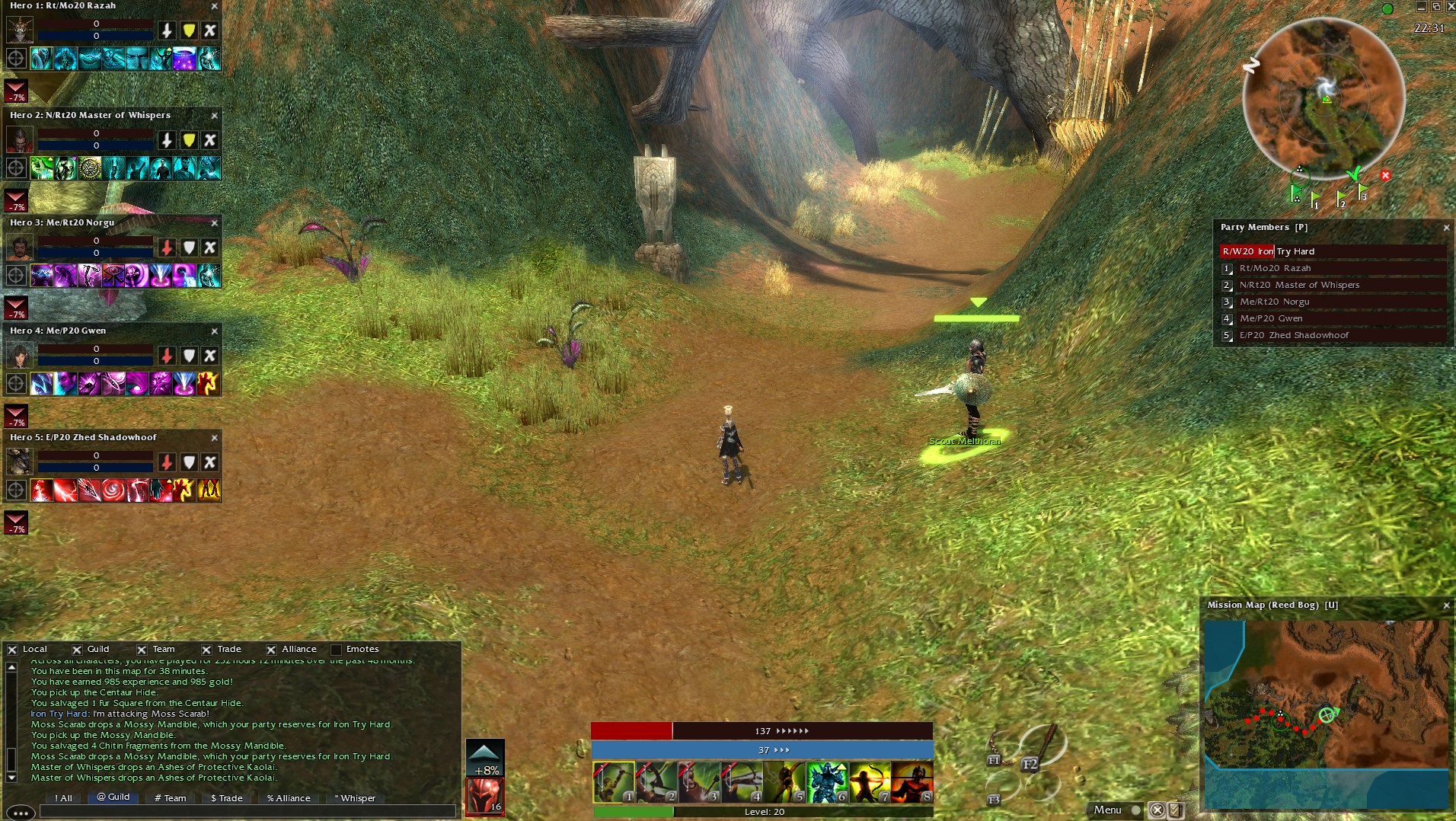Viewport: 1456px width, 821px height.
Task: Close the Mission Map window
Action: [1446, 605]
